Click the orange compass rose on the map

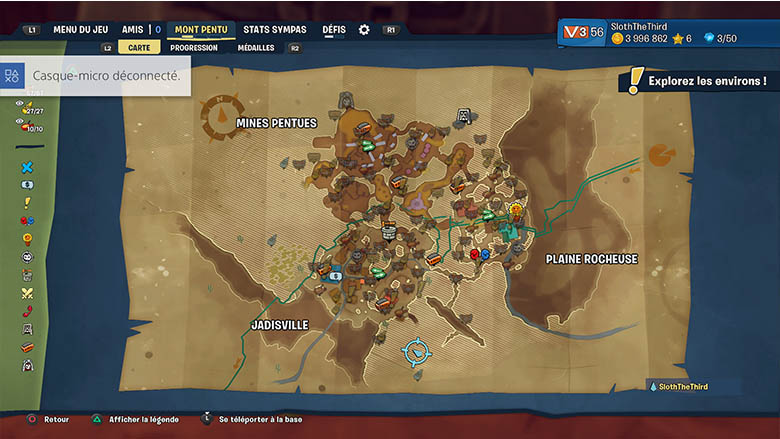click(222, 116)
